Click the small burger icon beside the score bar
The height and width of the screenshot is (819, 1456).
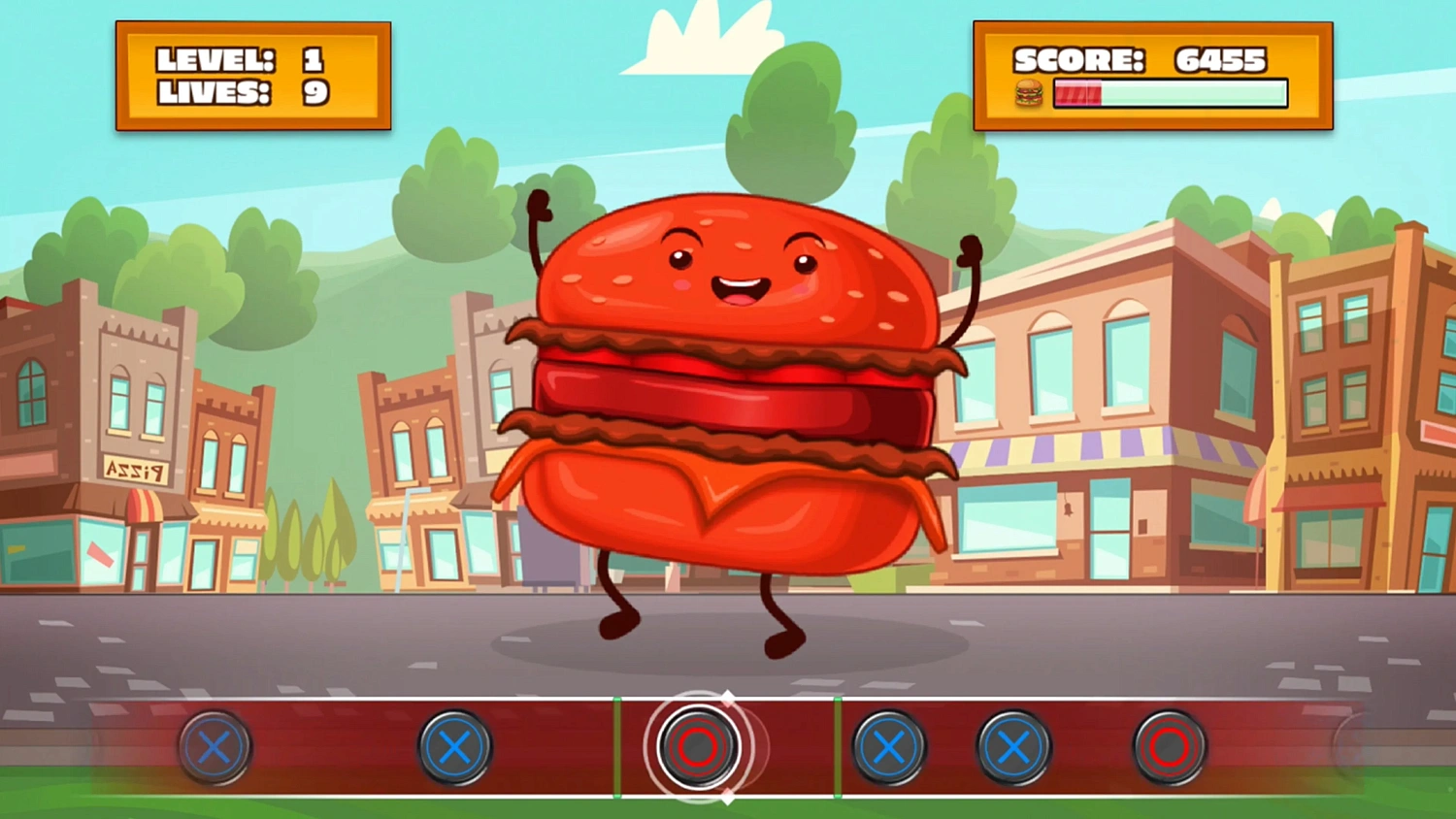(1029, 93)
